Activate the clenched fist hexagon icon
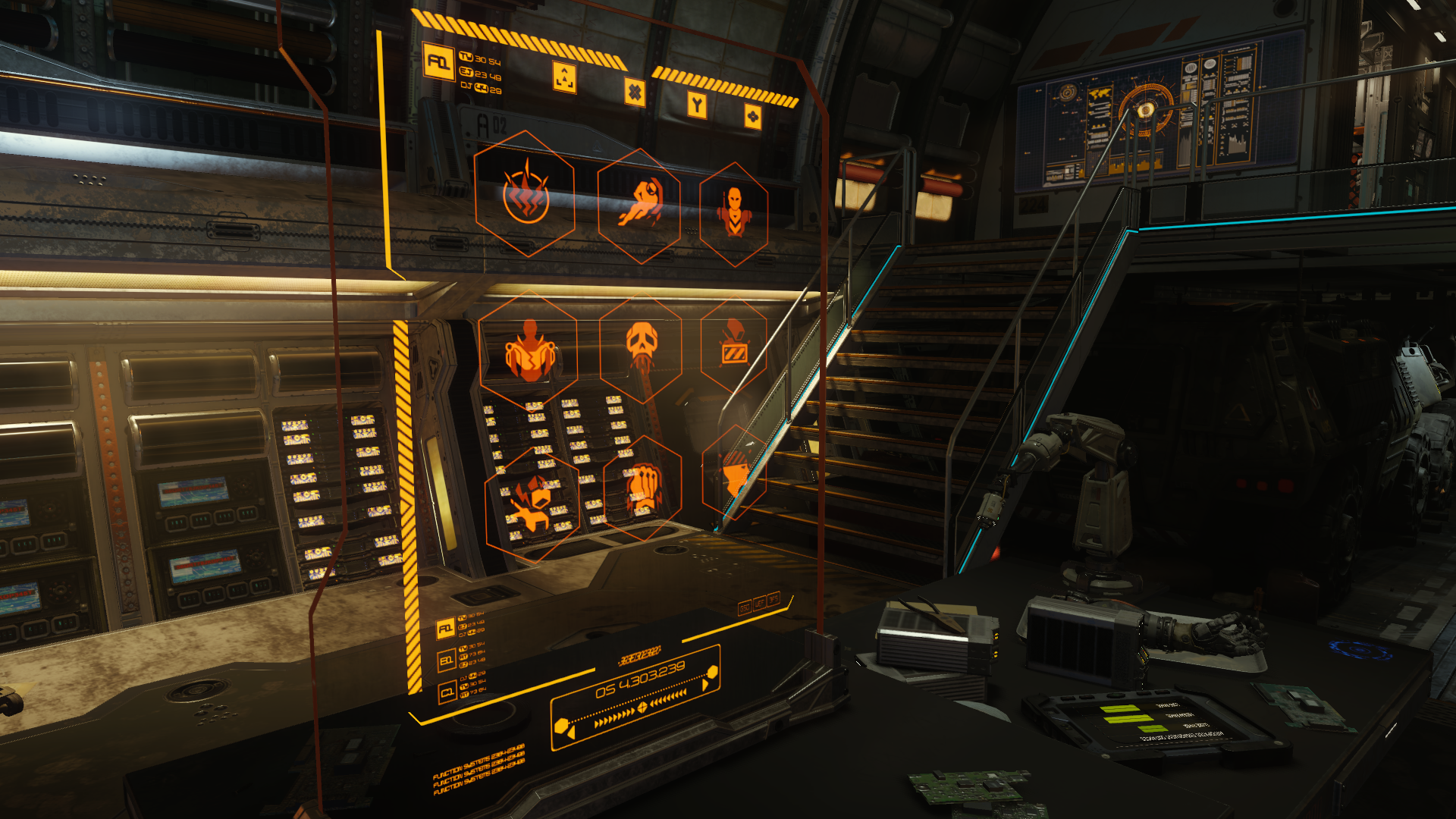 pos(643,487)
